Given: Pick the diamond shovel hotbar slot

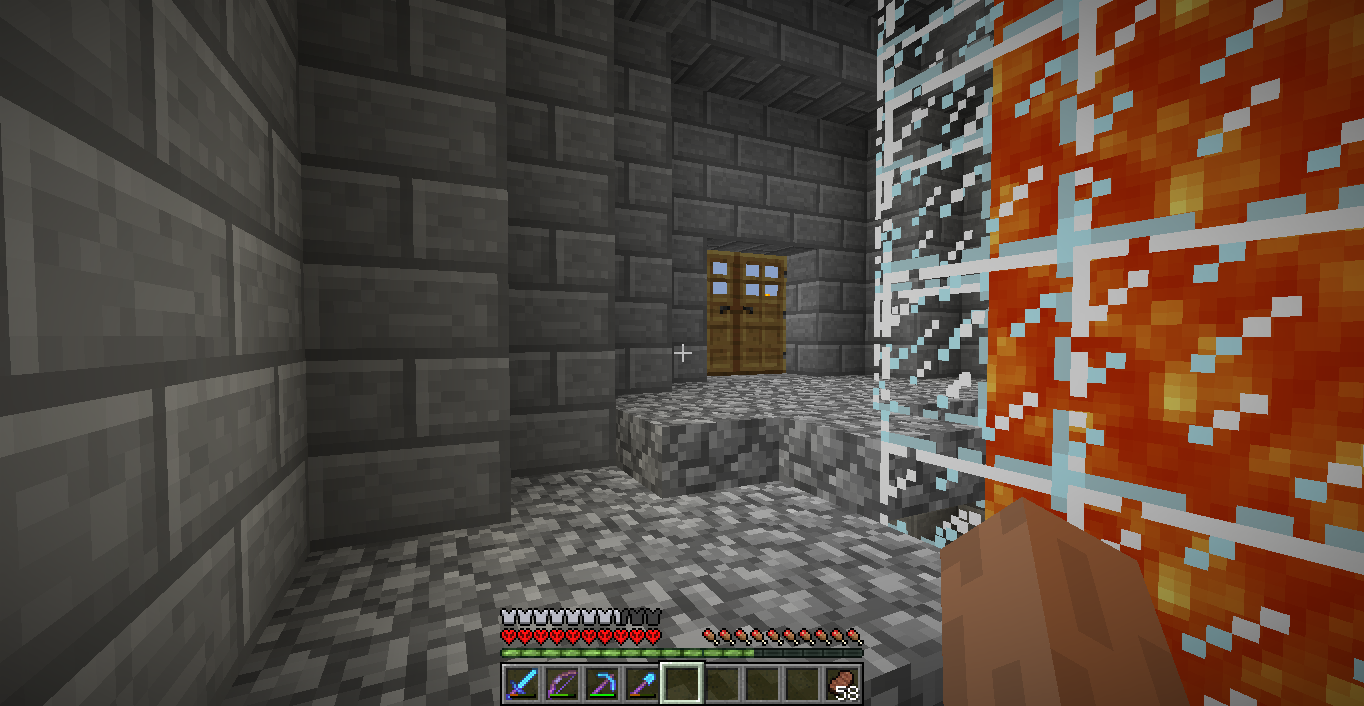Looking at the screenshot, I should pyautogui.click(x=642, y=684).
